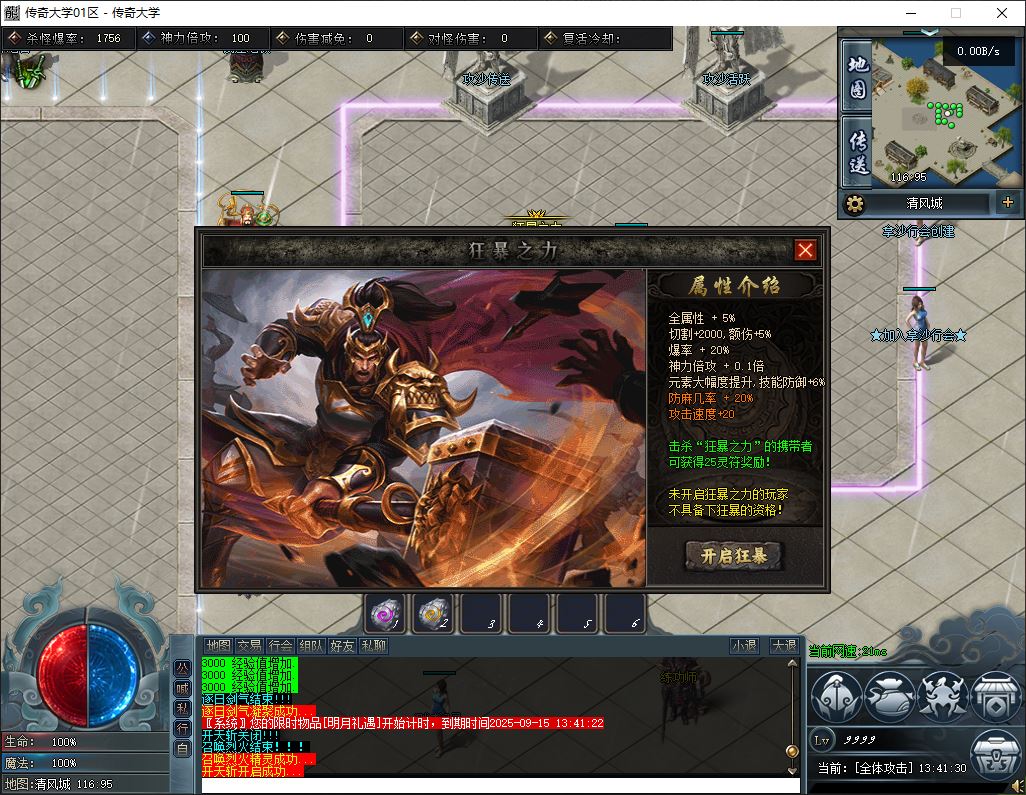Choose the 私聊 chat tab
Screen dimensions: 1026x795
click(374, 646)
